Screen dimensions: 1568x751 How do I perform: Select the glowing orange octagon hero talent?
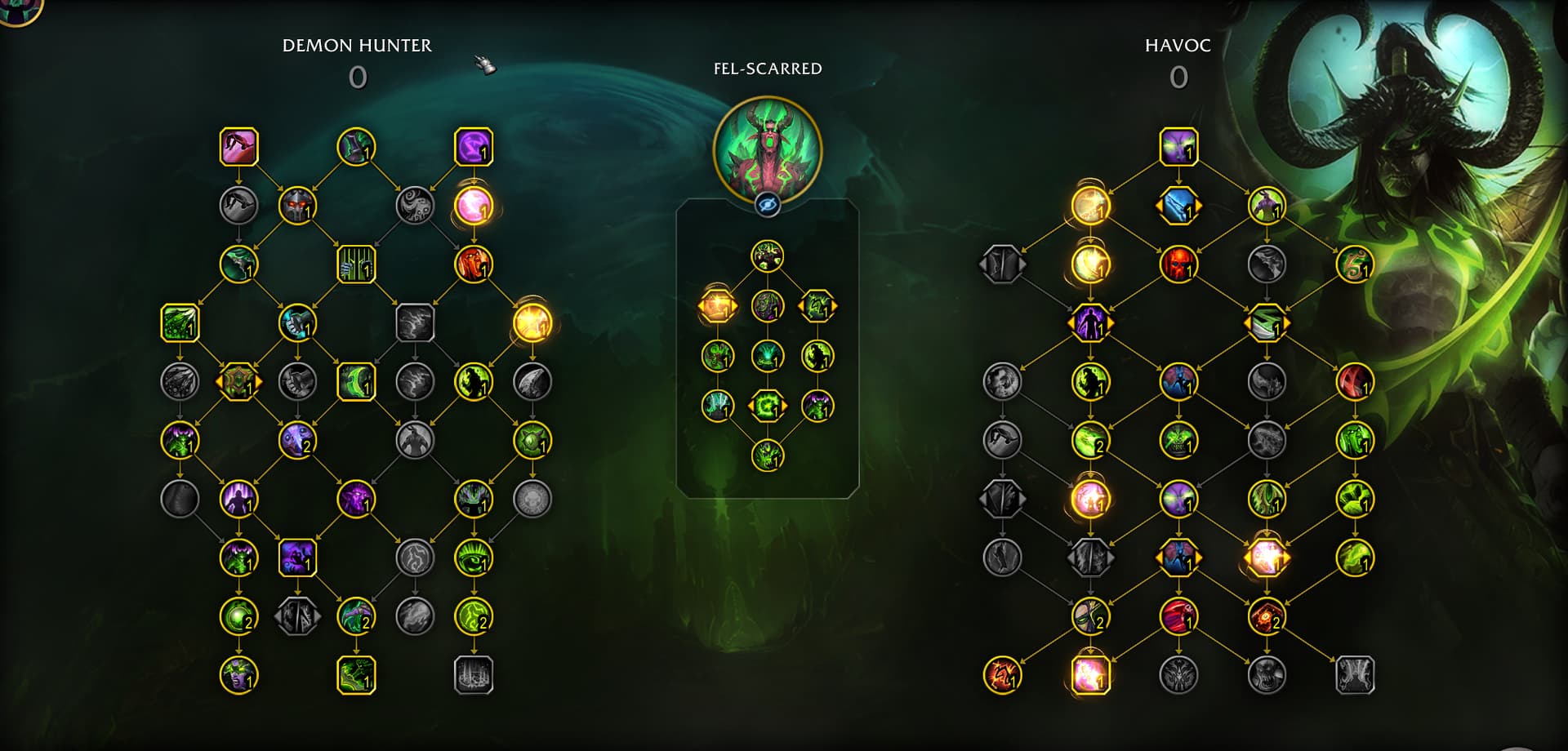(717, 306)
